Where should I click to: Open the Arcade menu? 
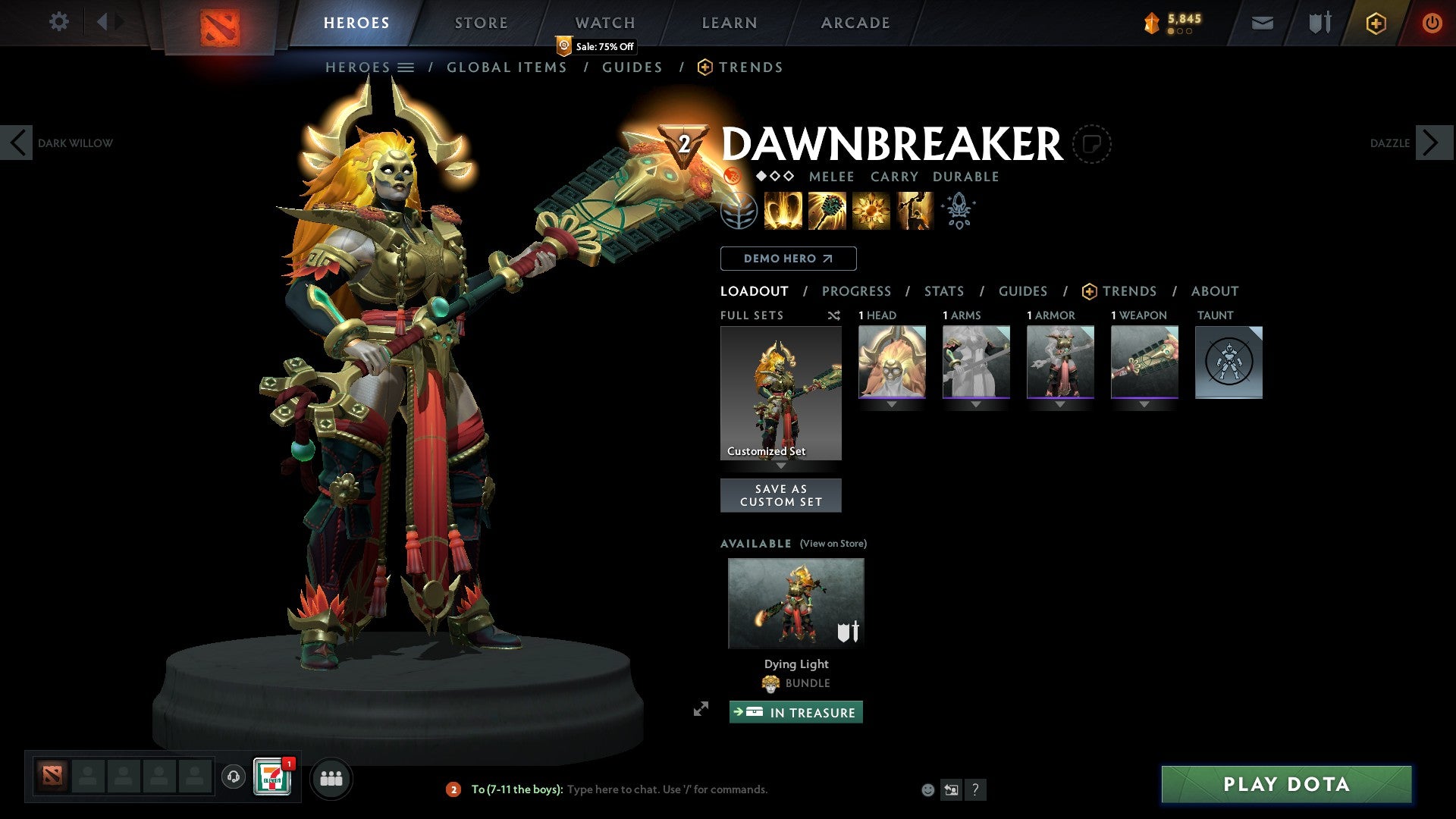(x=855, y=22)
